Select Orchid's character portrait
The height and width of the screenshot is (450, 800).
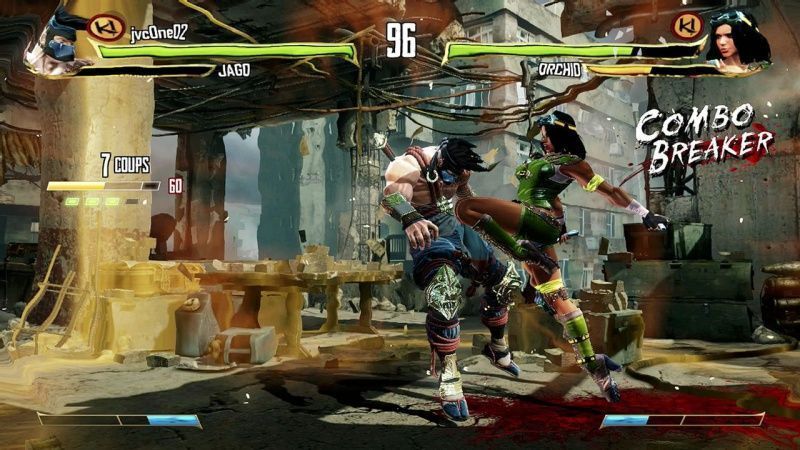738,40
